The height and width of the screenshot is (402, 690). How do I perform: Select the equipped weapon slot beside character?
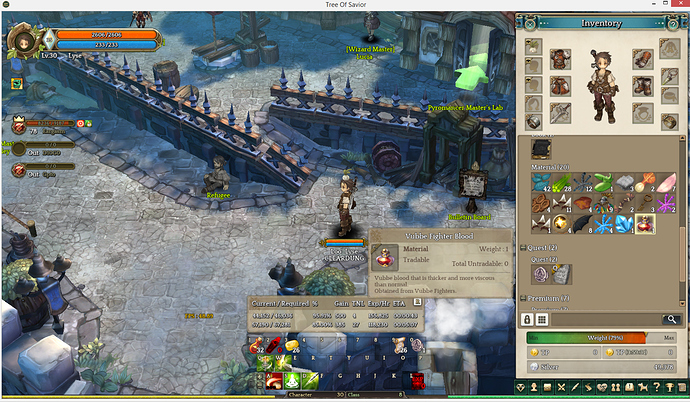(561, 113)
